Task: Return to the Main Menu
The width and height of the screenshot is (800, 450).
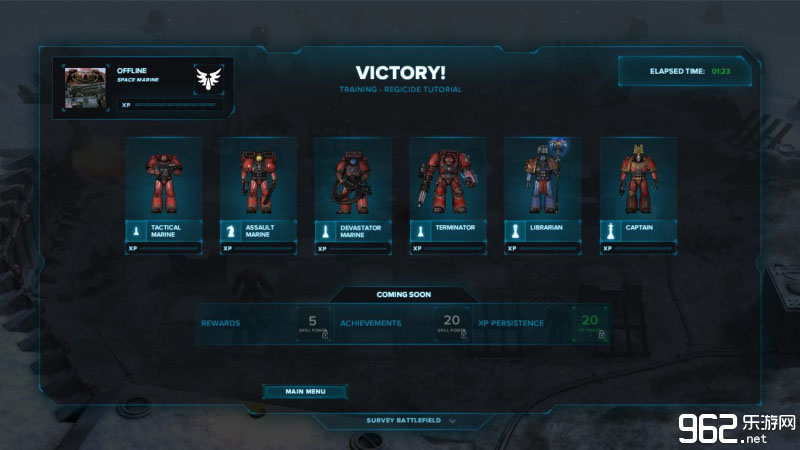Action: [305, 392]
